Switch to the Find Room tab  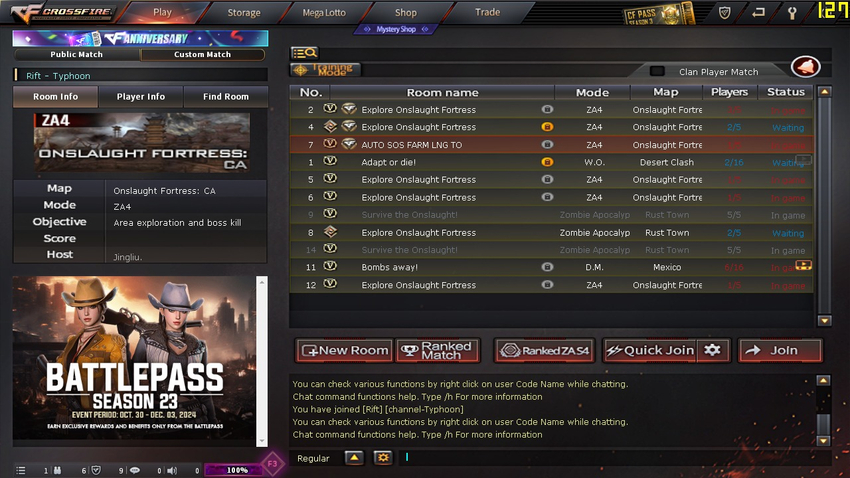225,97
